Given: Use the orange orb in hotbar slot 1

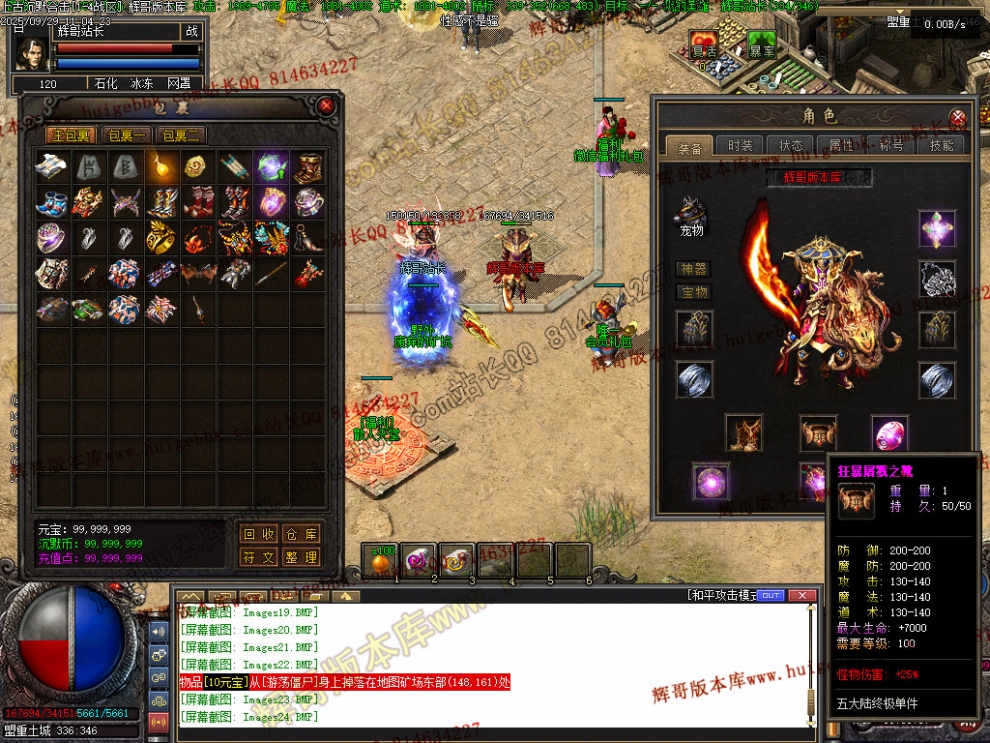Looking at the screenshot, I should (381, 562).
